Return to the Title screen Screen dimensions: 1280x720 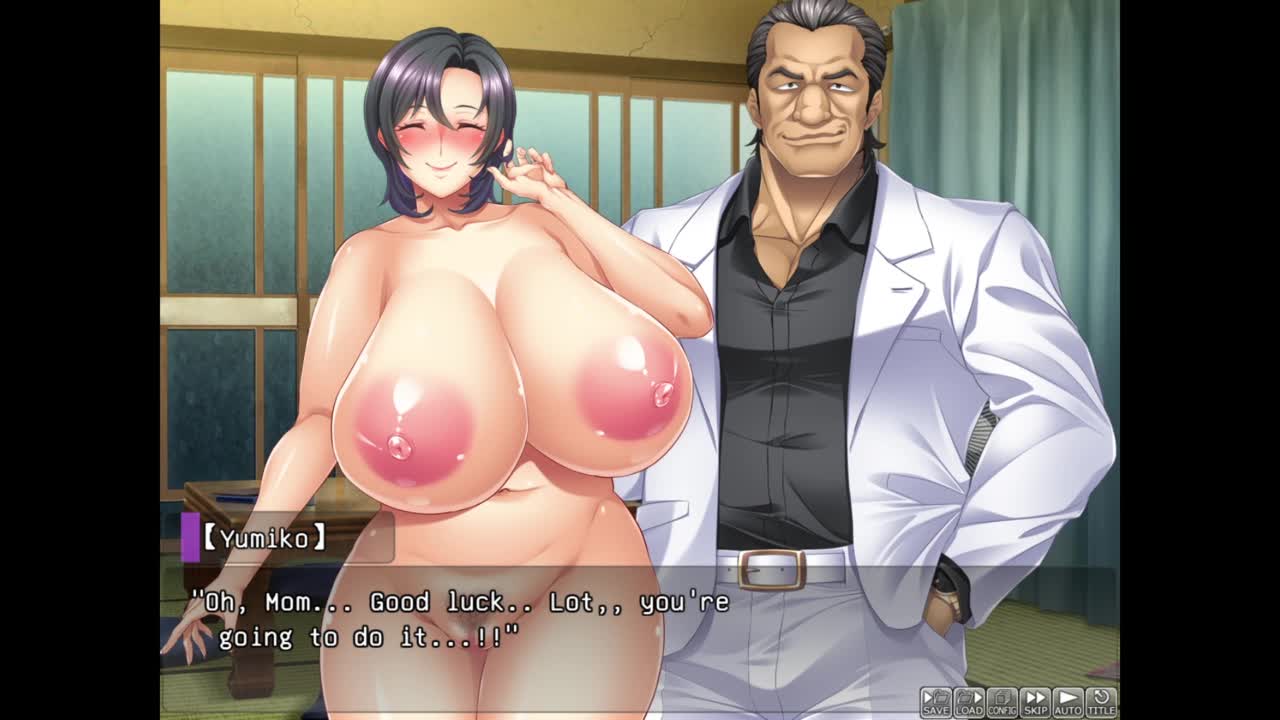pyautogui.click(x=1101, y=702)
